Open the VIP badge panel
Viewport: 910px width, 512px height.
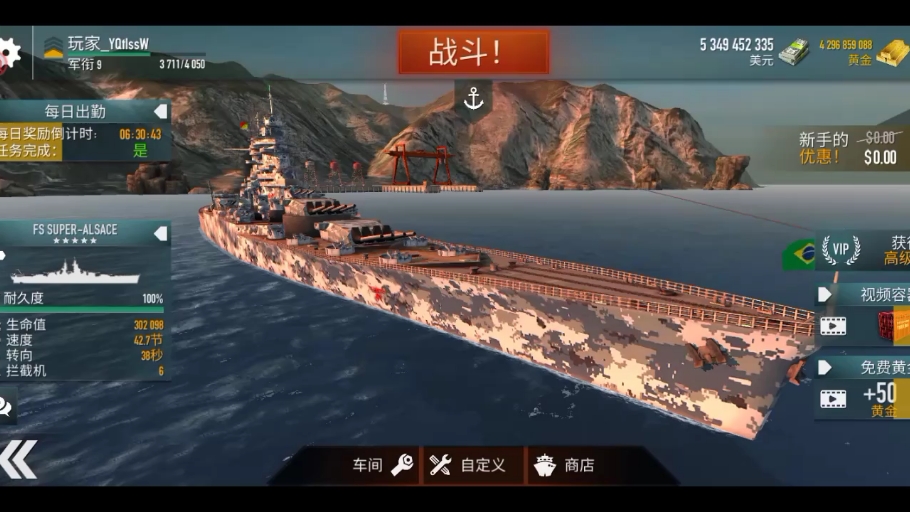tap(840, 251)
